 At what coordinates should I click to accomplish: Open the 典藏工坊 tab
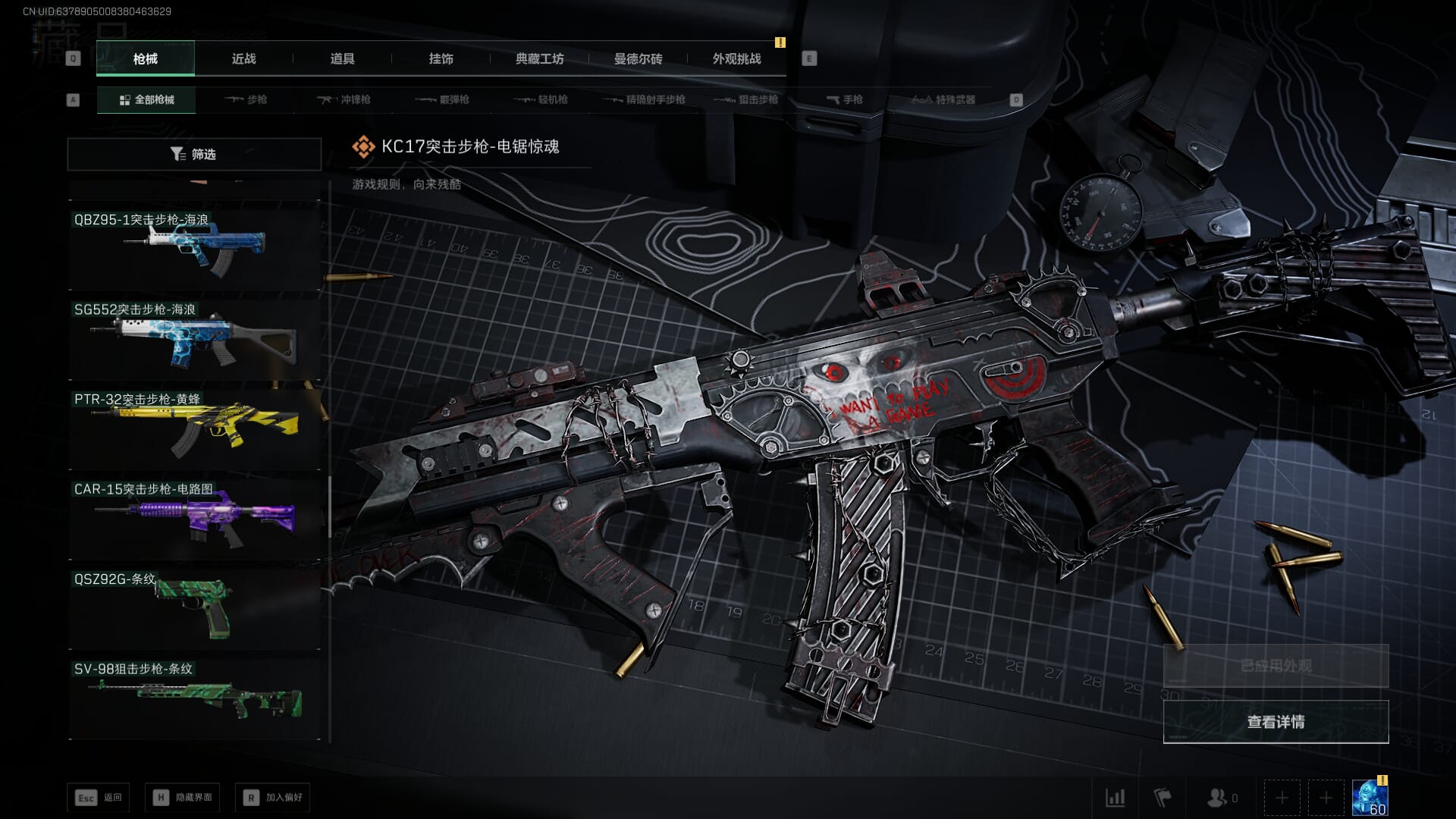[x=539, y=58]
